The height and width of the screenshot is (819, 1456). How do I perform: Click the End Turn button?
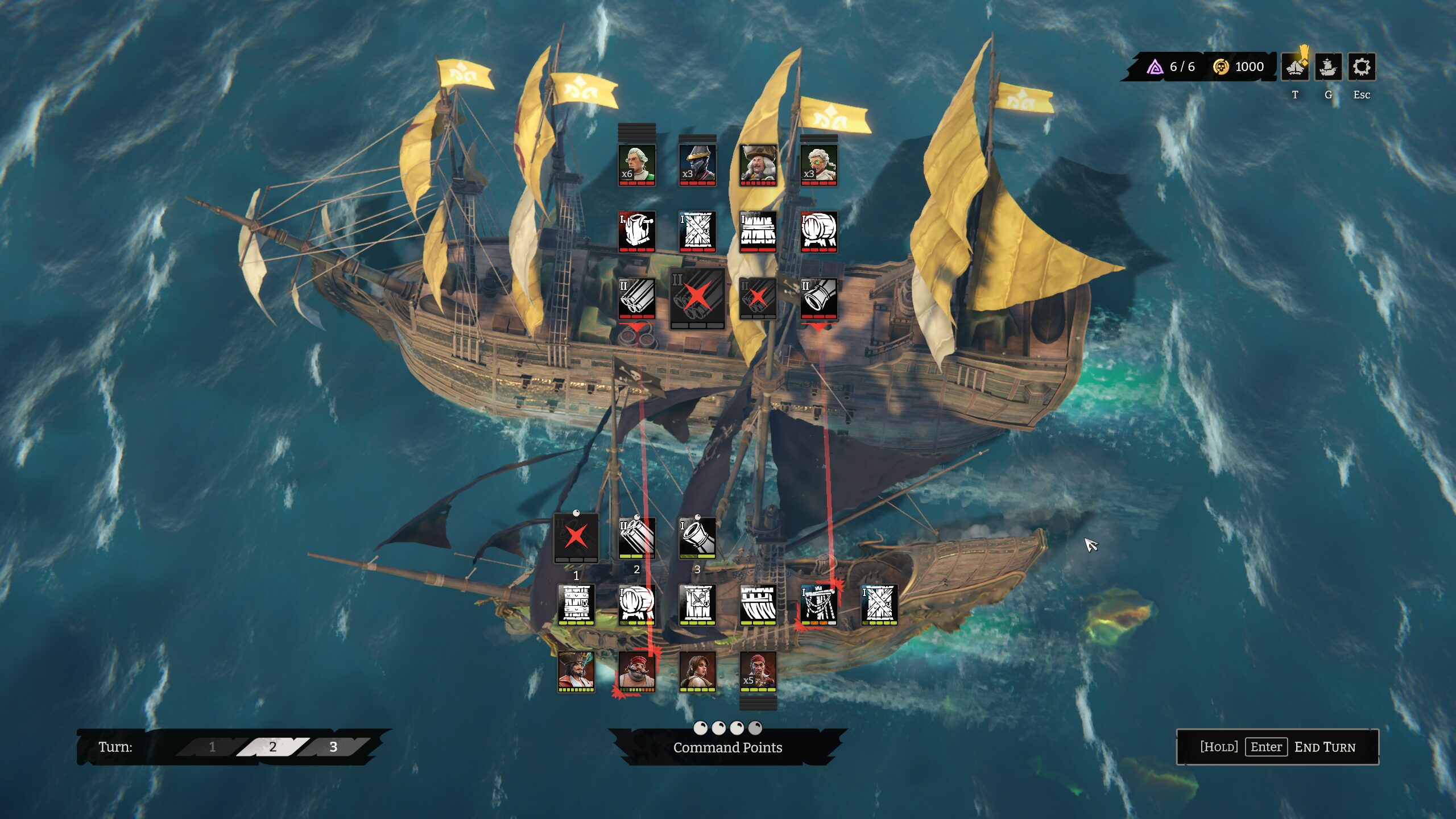tap(1277, 747)
